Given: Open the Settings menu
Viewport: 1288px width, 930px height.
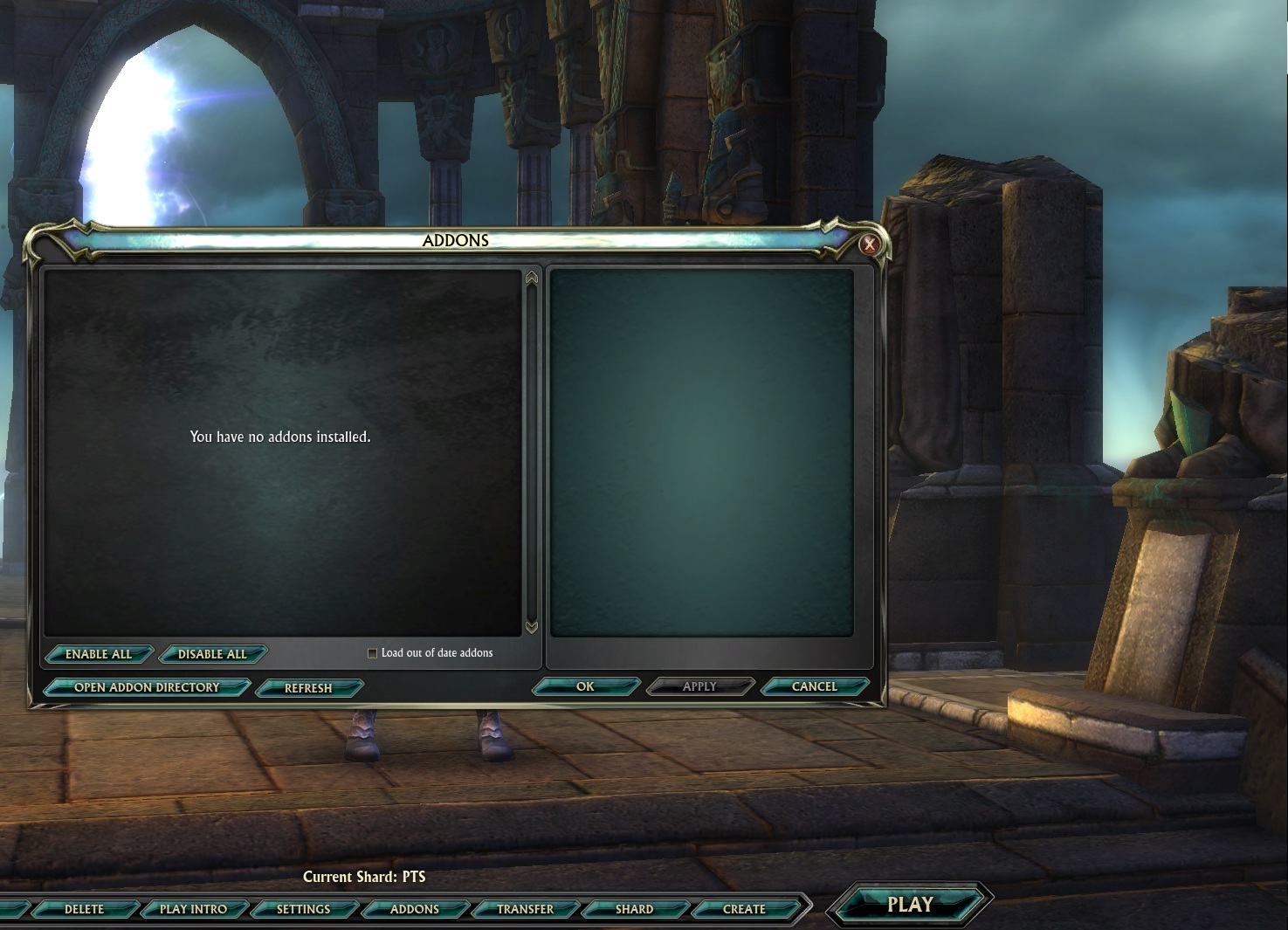Looking at the screenshot, I should point(303,909).
